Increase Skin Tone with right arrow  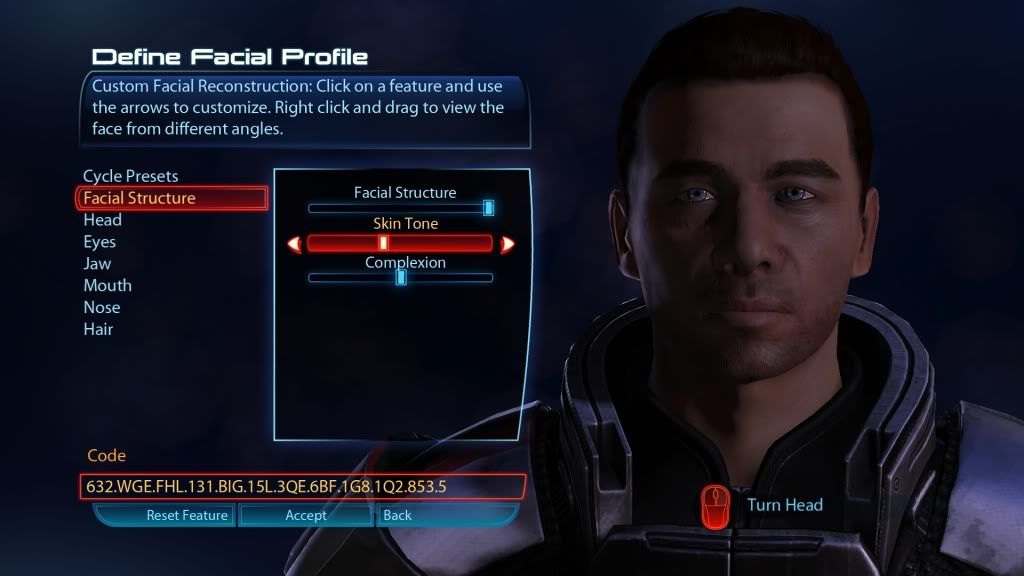pos(507,243)
